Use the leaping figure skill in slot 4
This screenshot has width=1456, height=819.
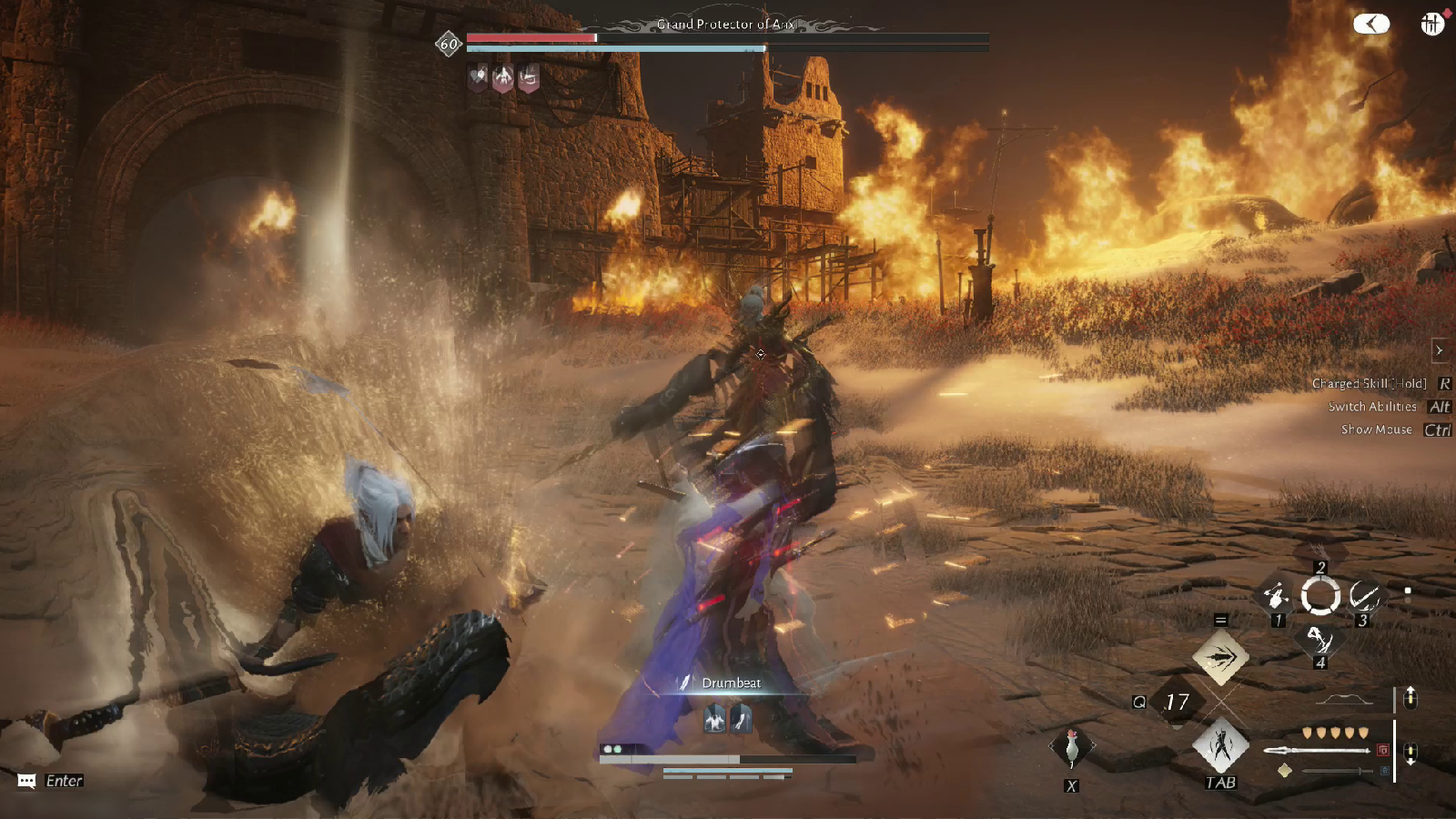pyautogui.click(x=1319, y=641)
